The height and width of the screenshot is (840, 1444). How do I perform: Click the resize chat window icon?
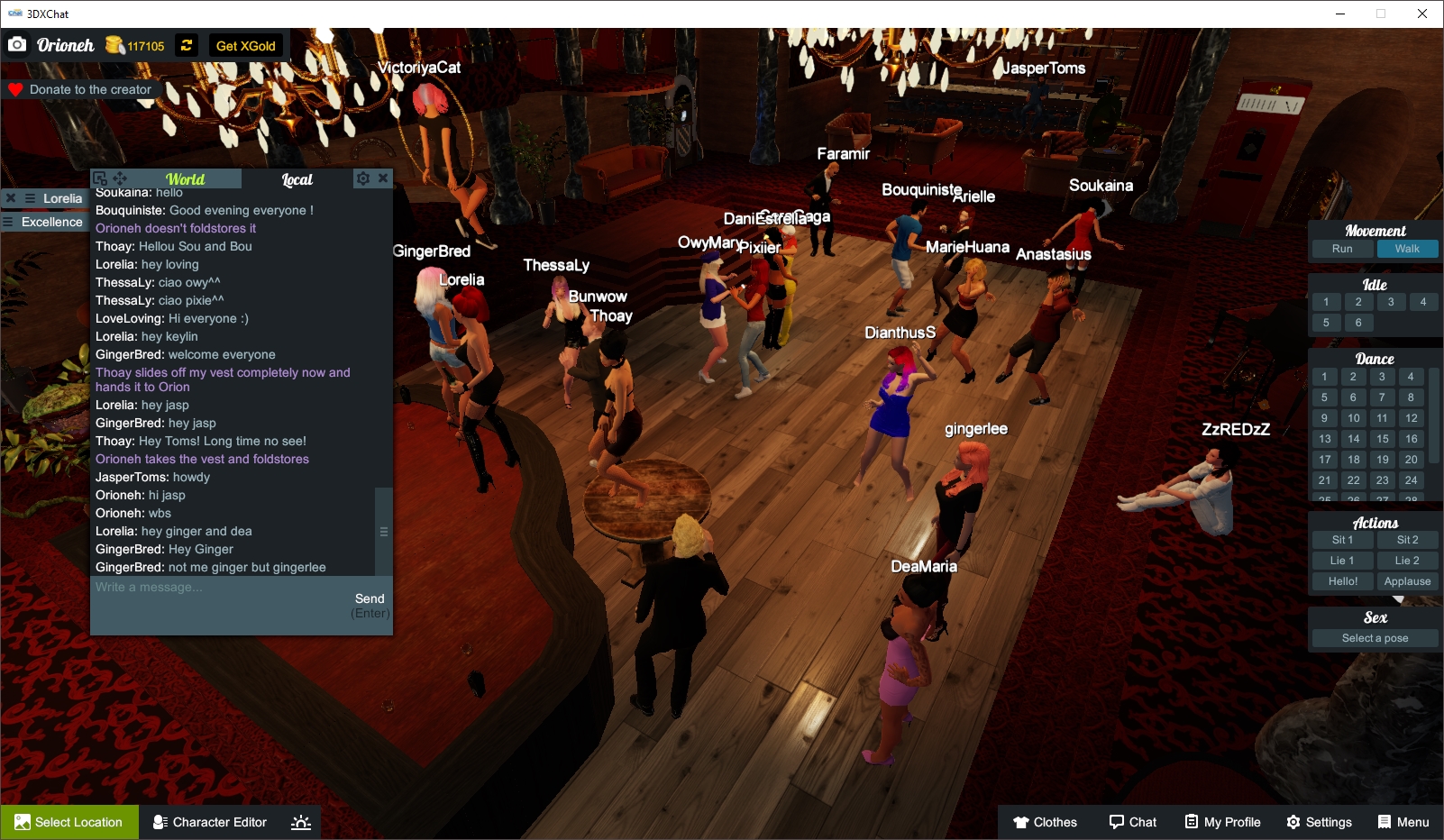coord(100,178)
